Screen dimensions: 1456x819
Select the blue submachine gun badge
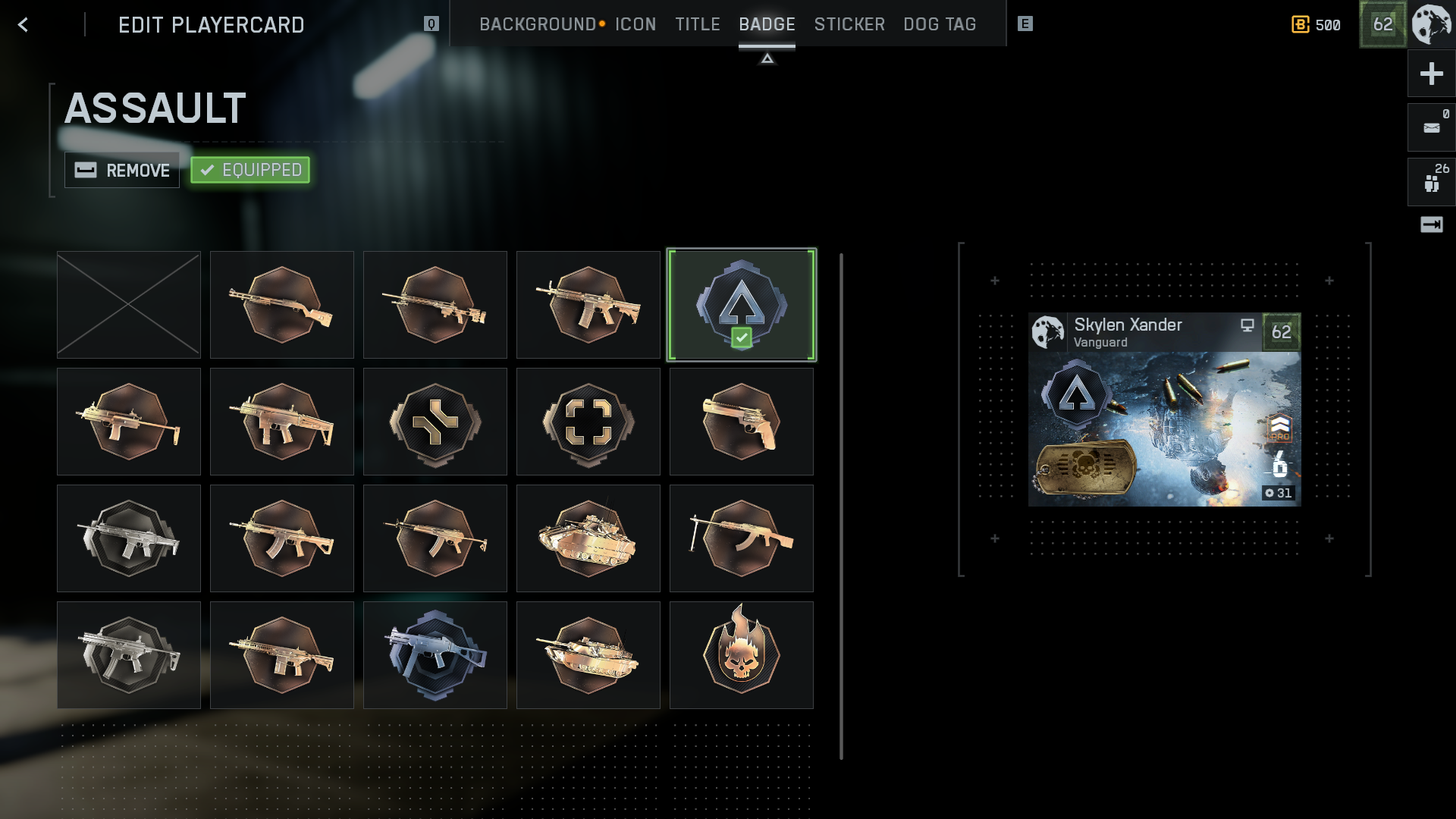coord(435,655)
